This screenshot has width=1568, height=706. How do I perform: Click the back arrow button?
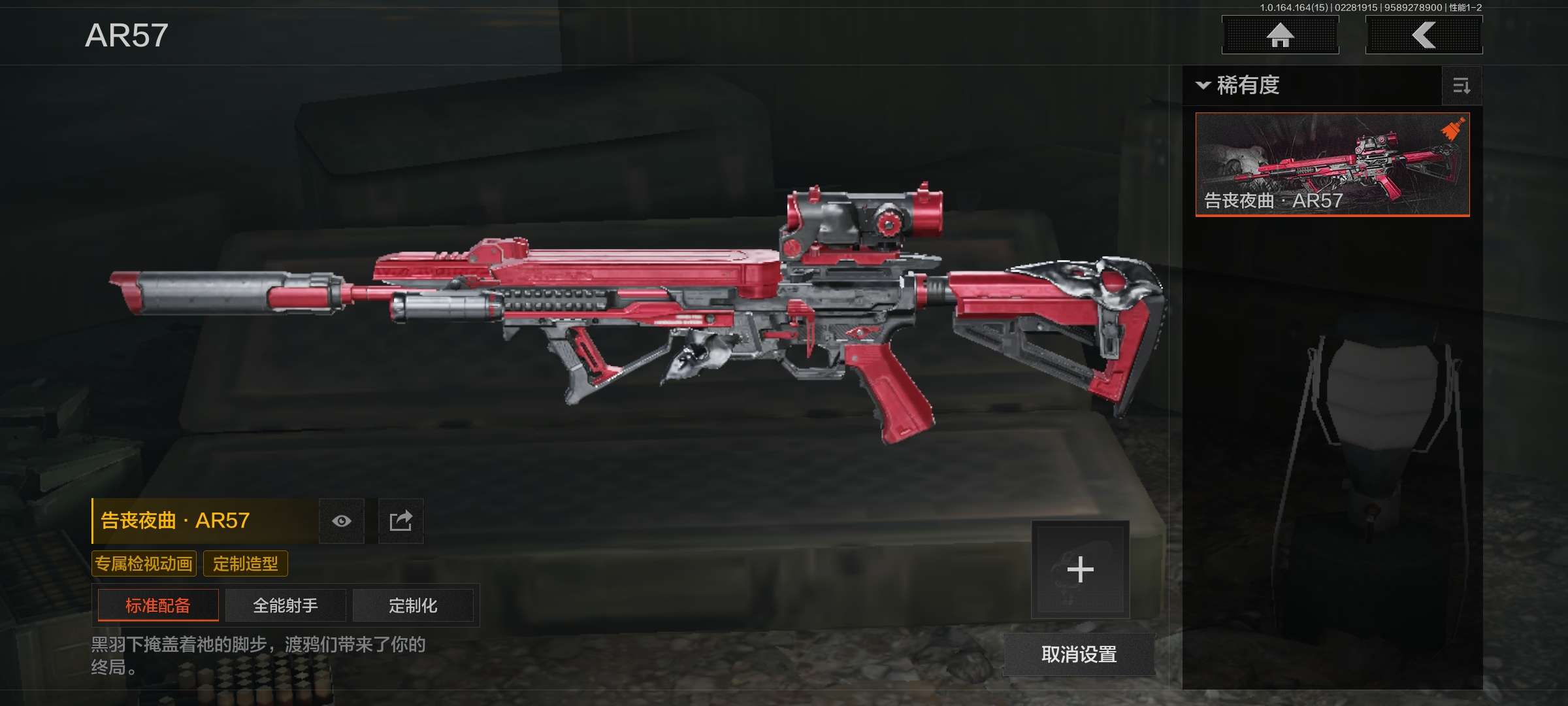click(1424, 35)
